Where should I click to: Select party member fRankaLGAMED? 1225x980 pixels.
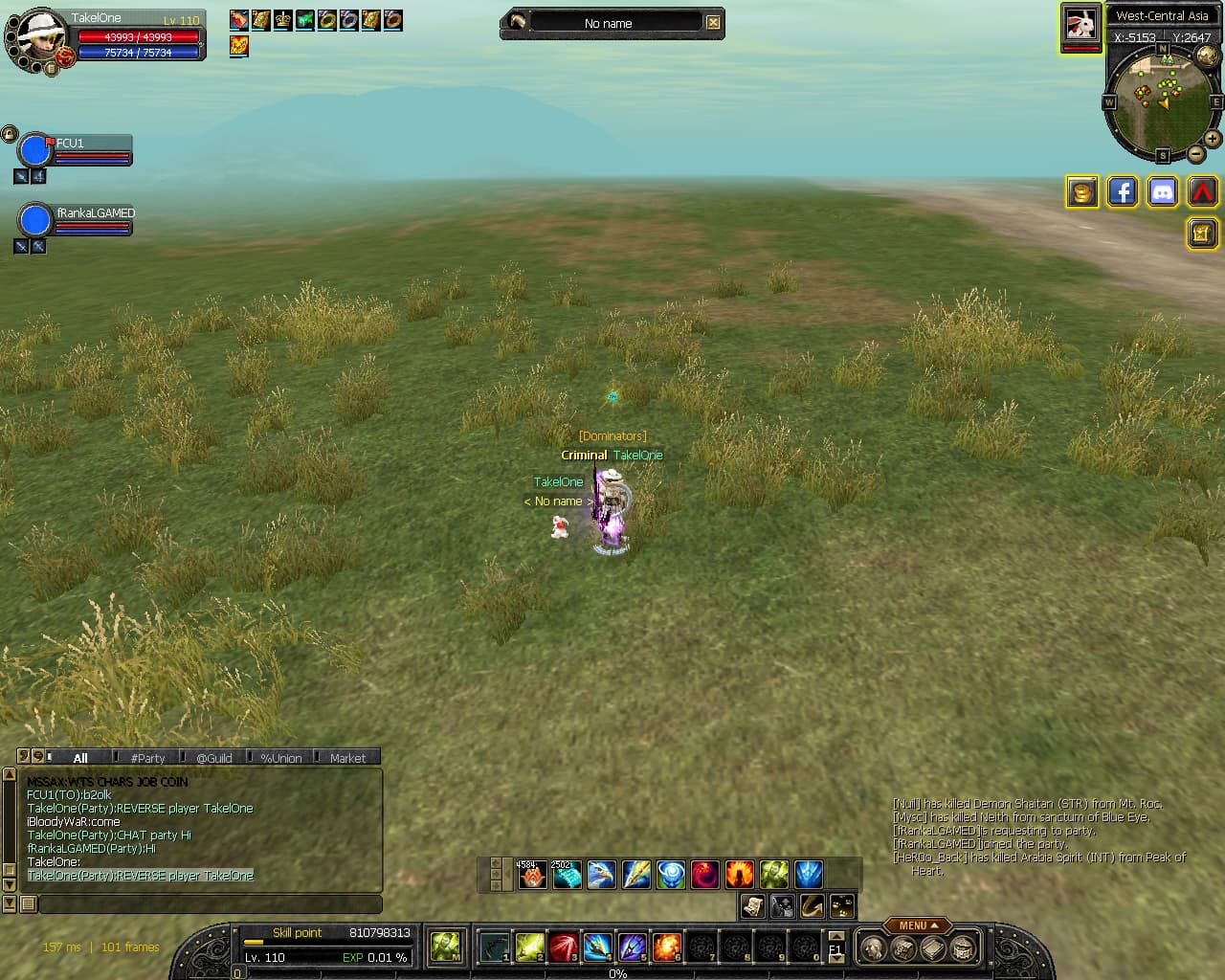tap(35, 220)
